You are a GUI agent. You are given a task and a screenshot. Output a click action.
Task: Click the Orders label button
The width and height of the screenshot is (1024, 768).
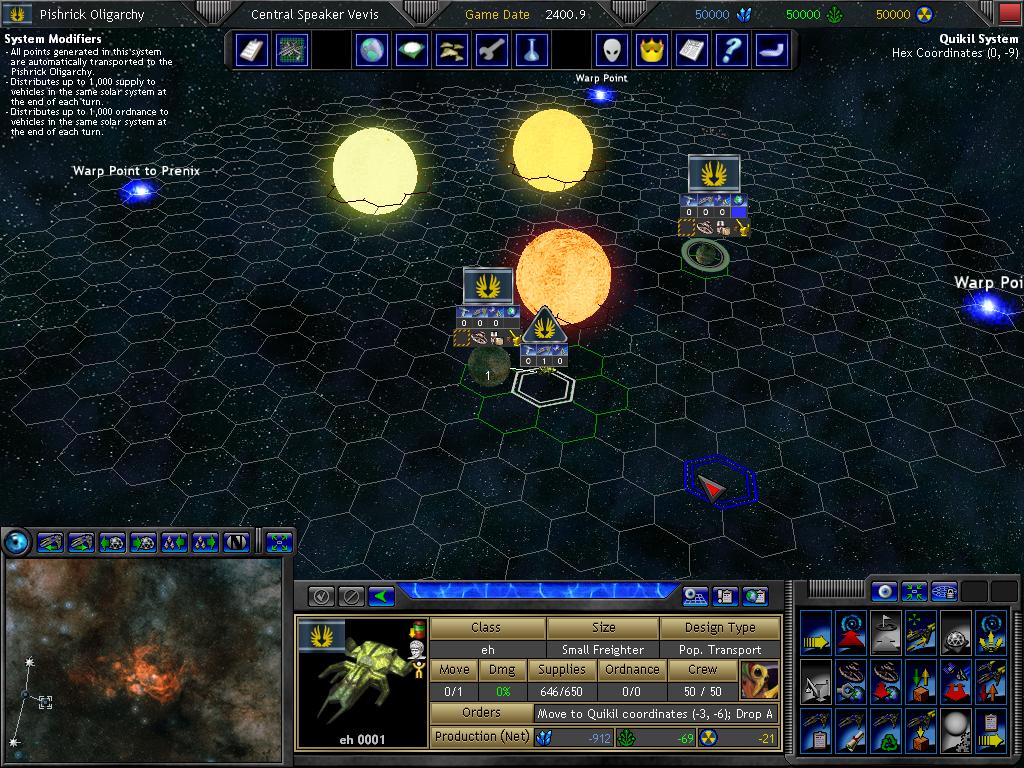[481, 713]
